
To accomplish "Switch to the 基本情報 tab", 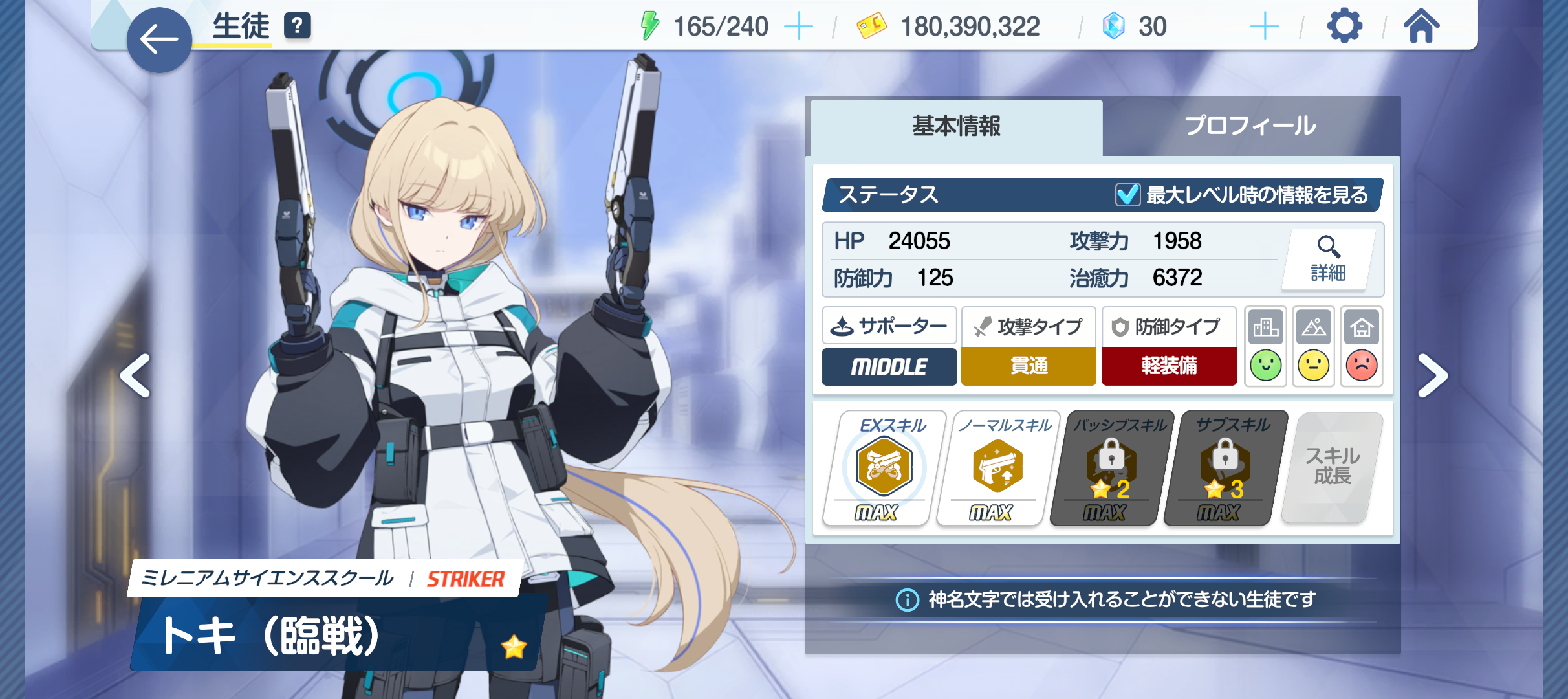I will tap(956, 126).
